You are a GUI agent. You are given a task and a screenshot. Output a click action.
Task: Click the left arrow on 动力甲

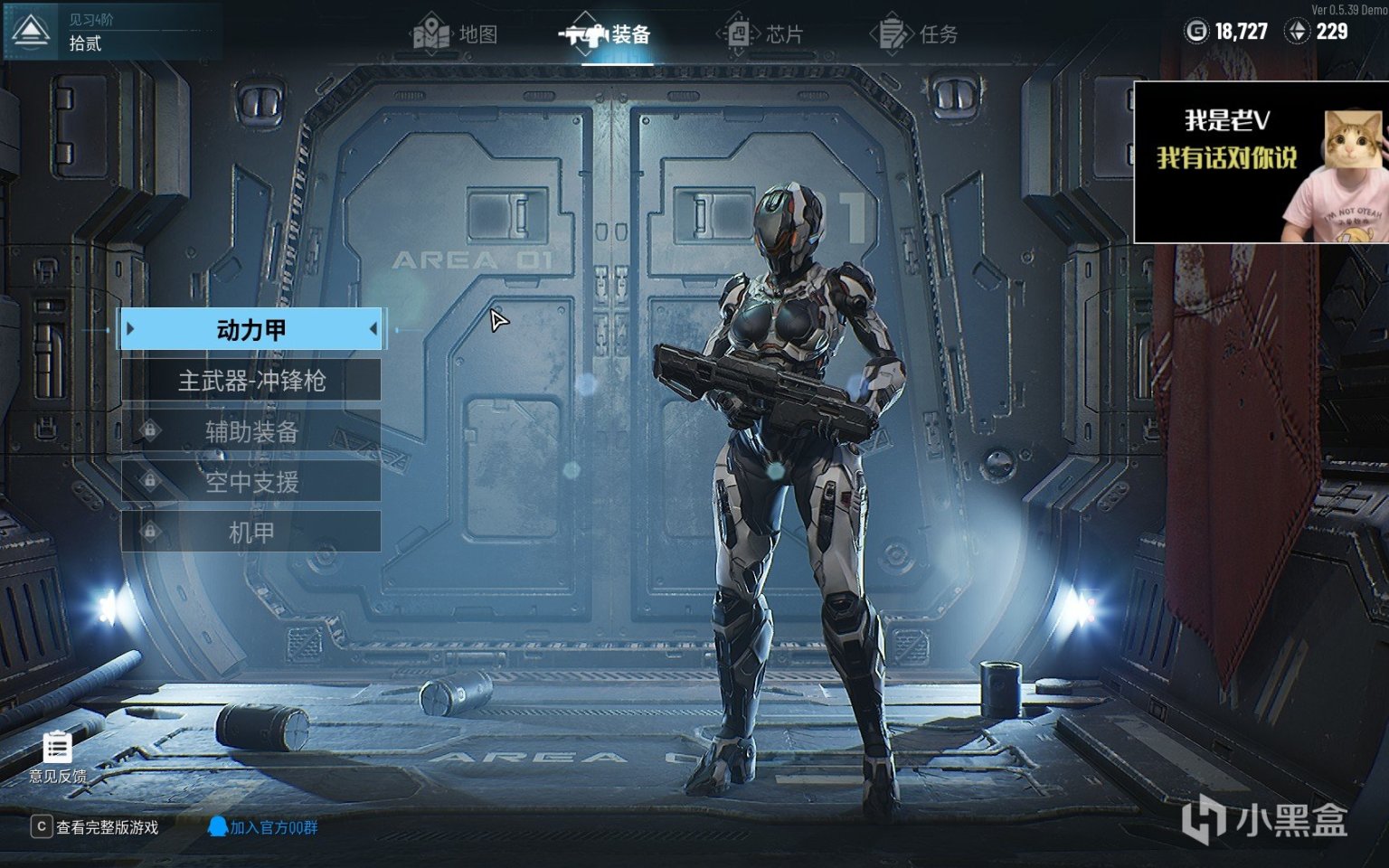(x=131, y=329)
